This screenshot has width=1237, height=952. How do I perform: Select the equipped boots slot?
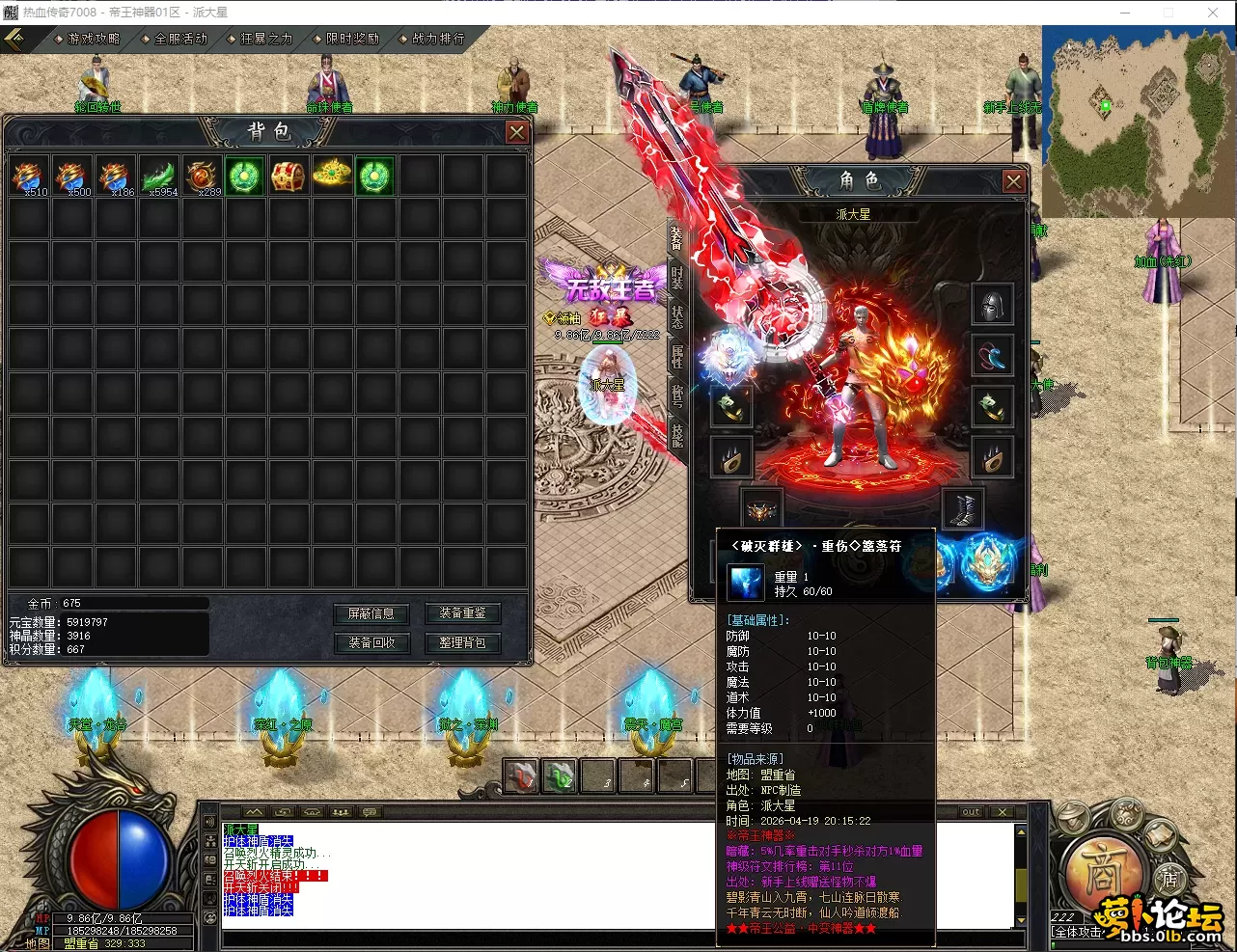click(x=963, y=508)
